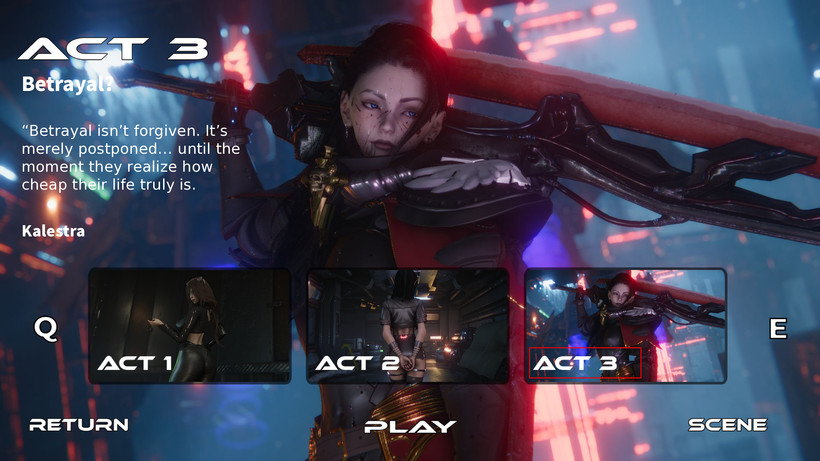
Task: Choose the Act 2 thumbnail
Action: click(408, 325)
